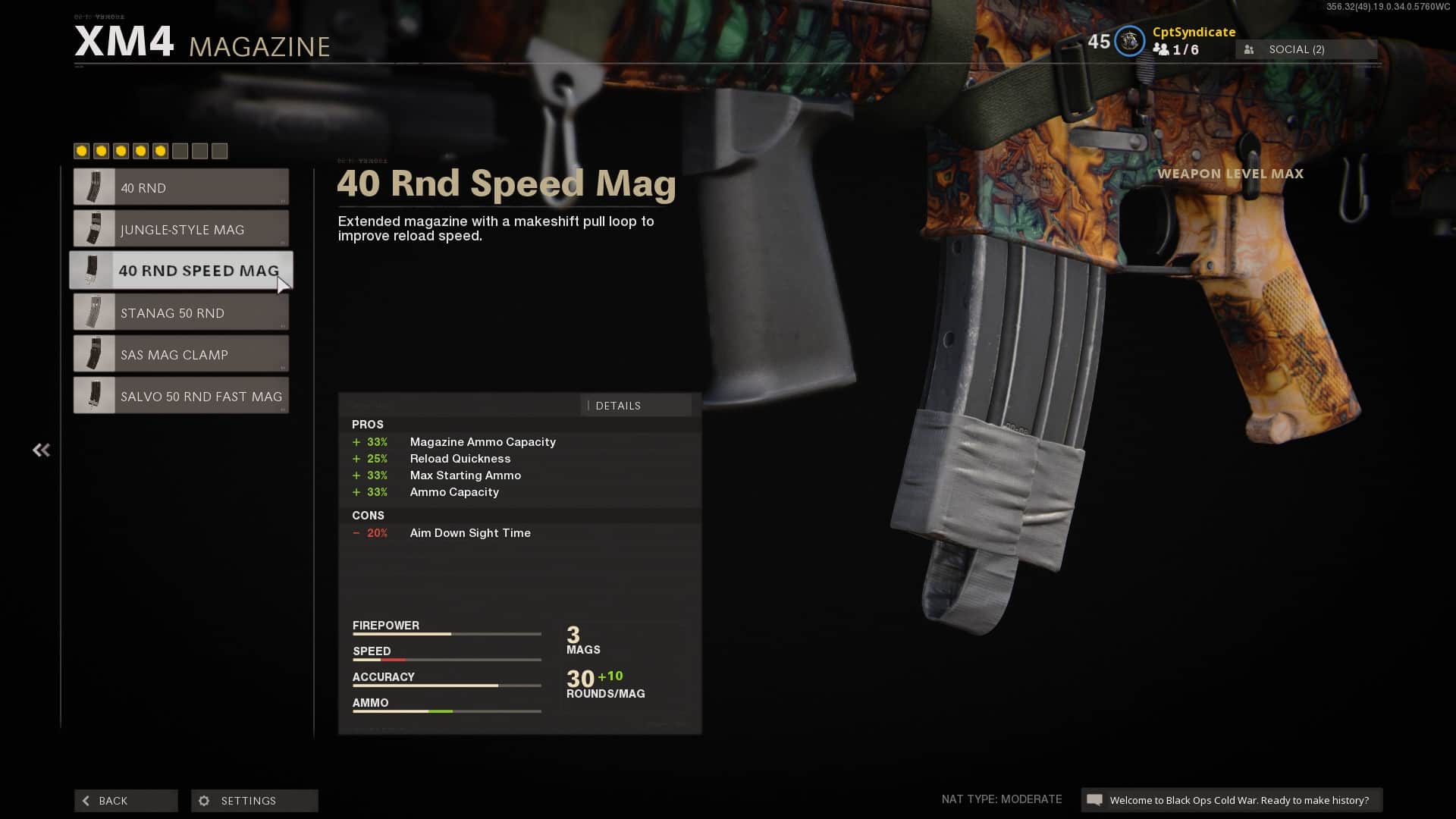This screenshot has height=819, width=1456.
Task: Open the Social panel
Action: [1306, 49]
